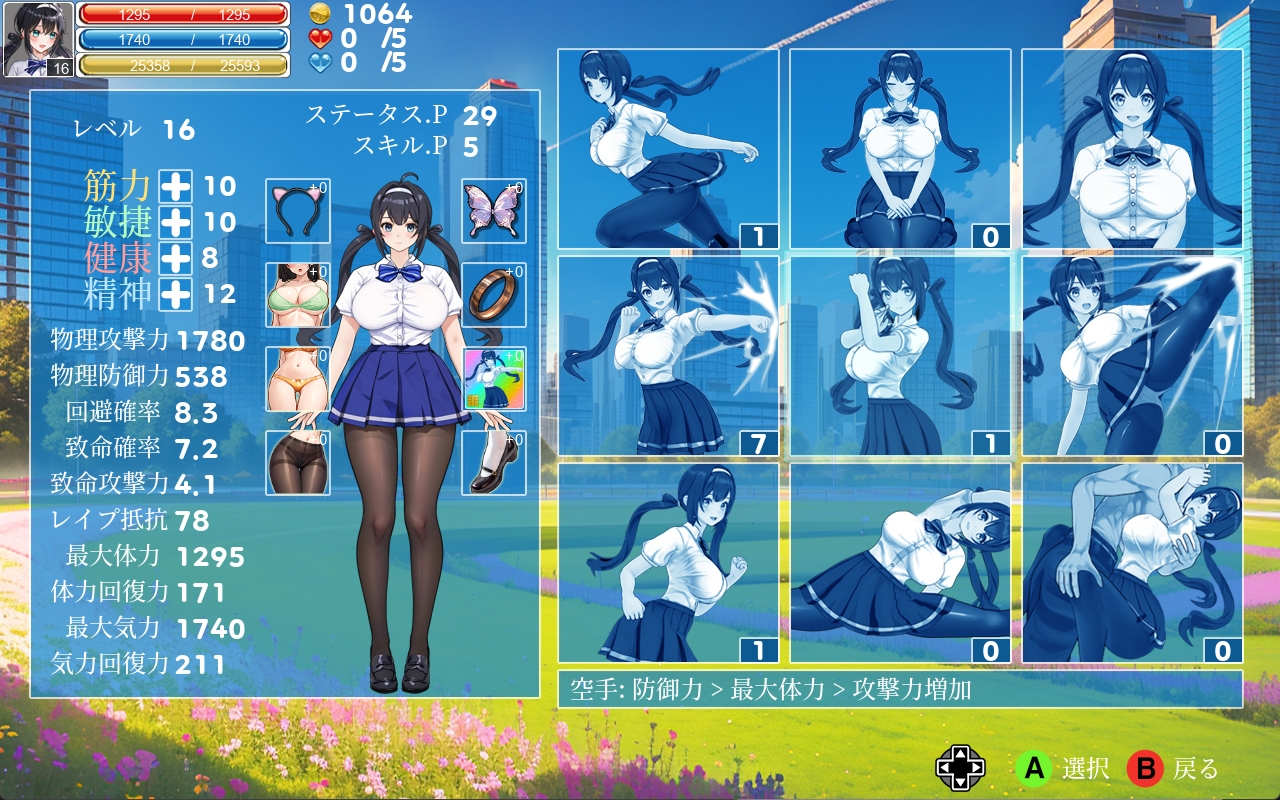Choose the grapple skill tile with shirtless man
The image size is (1280, 800).
click(1132, 563)
